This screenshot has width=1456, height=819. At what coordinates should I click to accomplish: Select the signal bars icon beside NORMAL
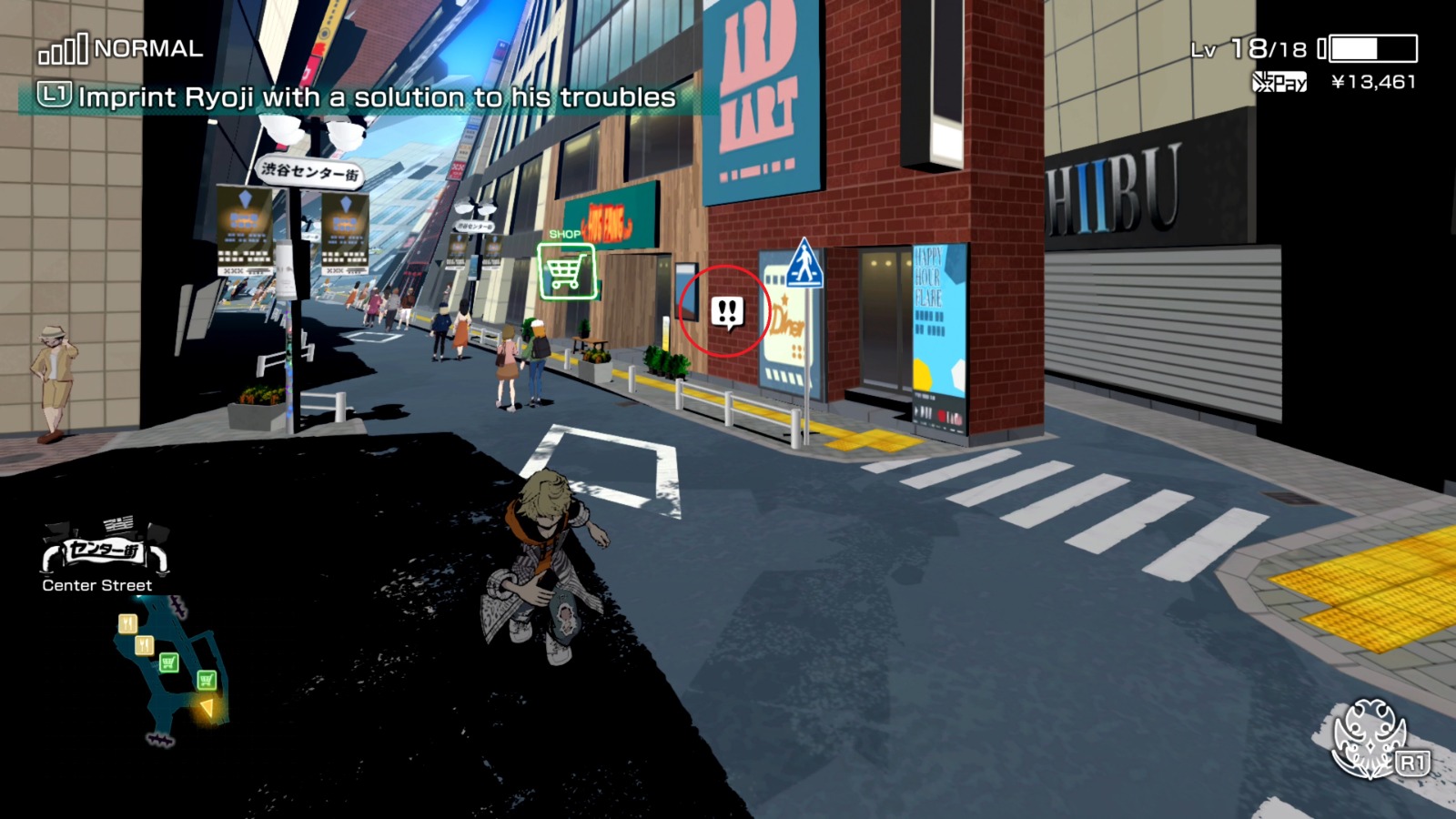(62, 50)
